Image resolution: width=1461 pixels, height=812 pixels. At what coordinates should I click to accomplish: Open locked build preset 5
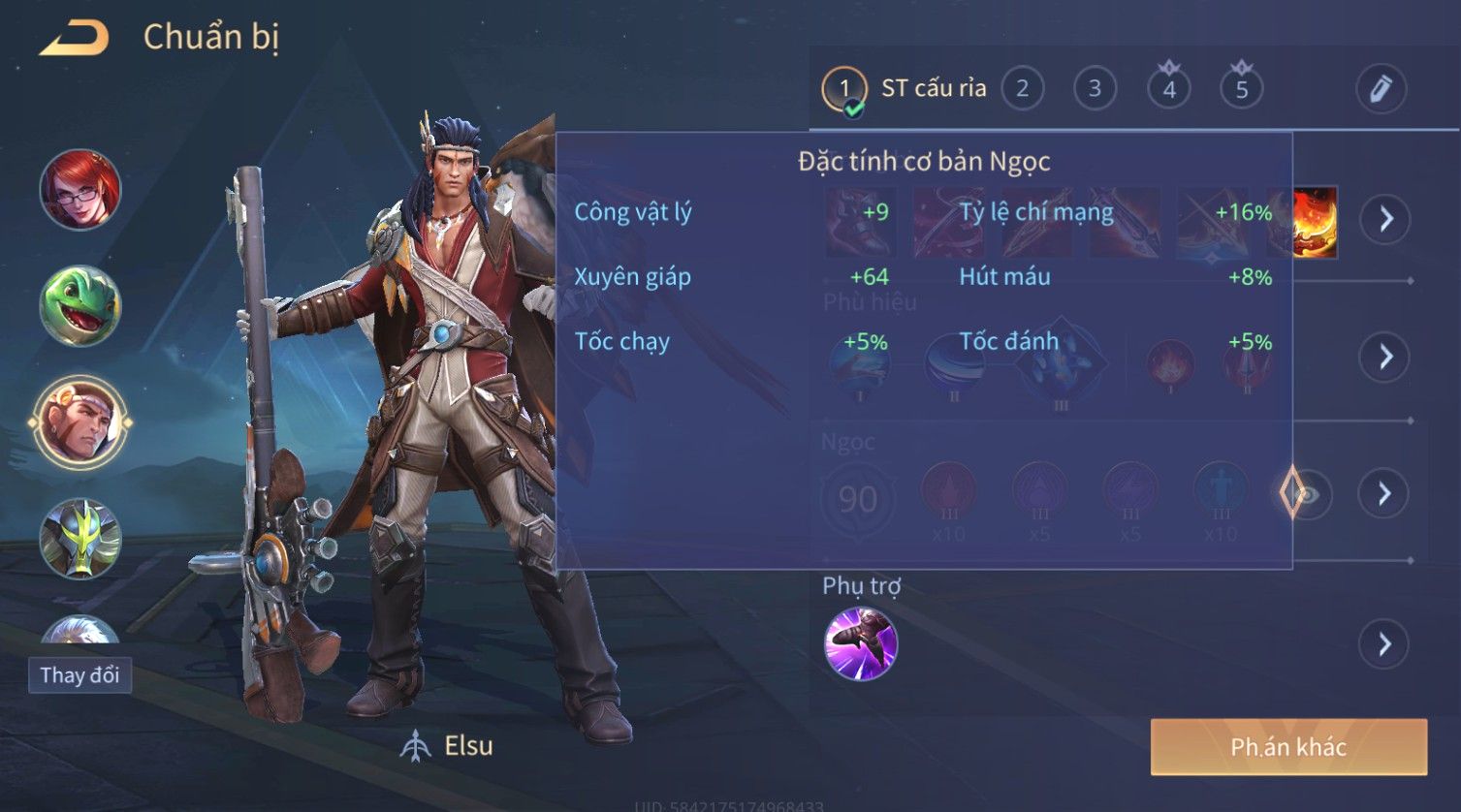[x=1241, y=89]
